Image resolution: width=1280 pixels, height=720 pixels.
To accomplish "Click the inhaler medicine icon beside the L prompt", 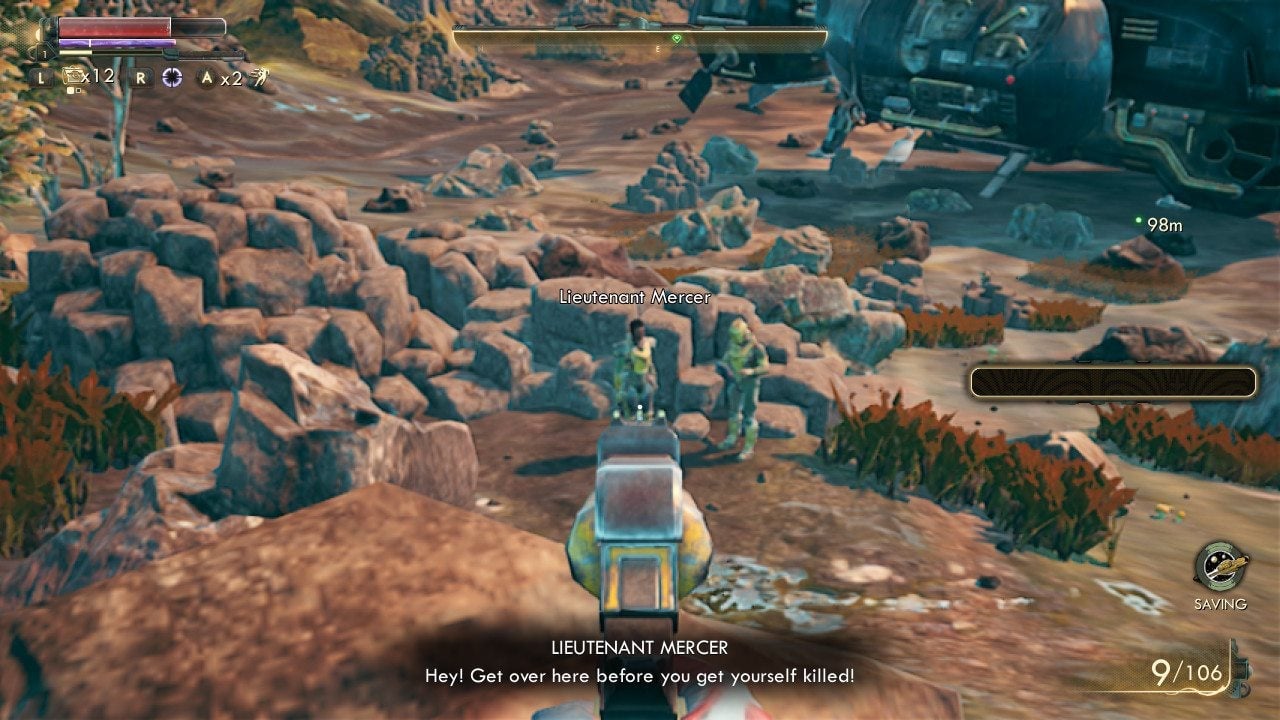I will point(74,76).
